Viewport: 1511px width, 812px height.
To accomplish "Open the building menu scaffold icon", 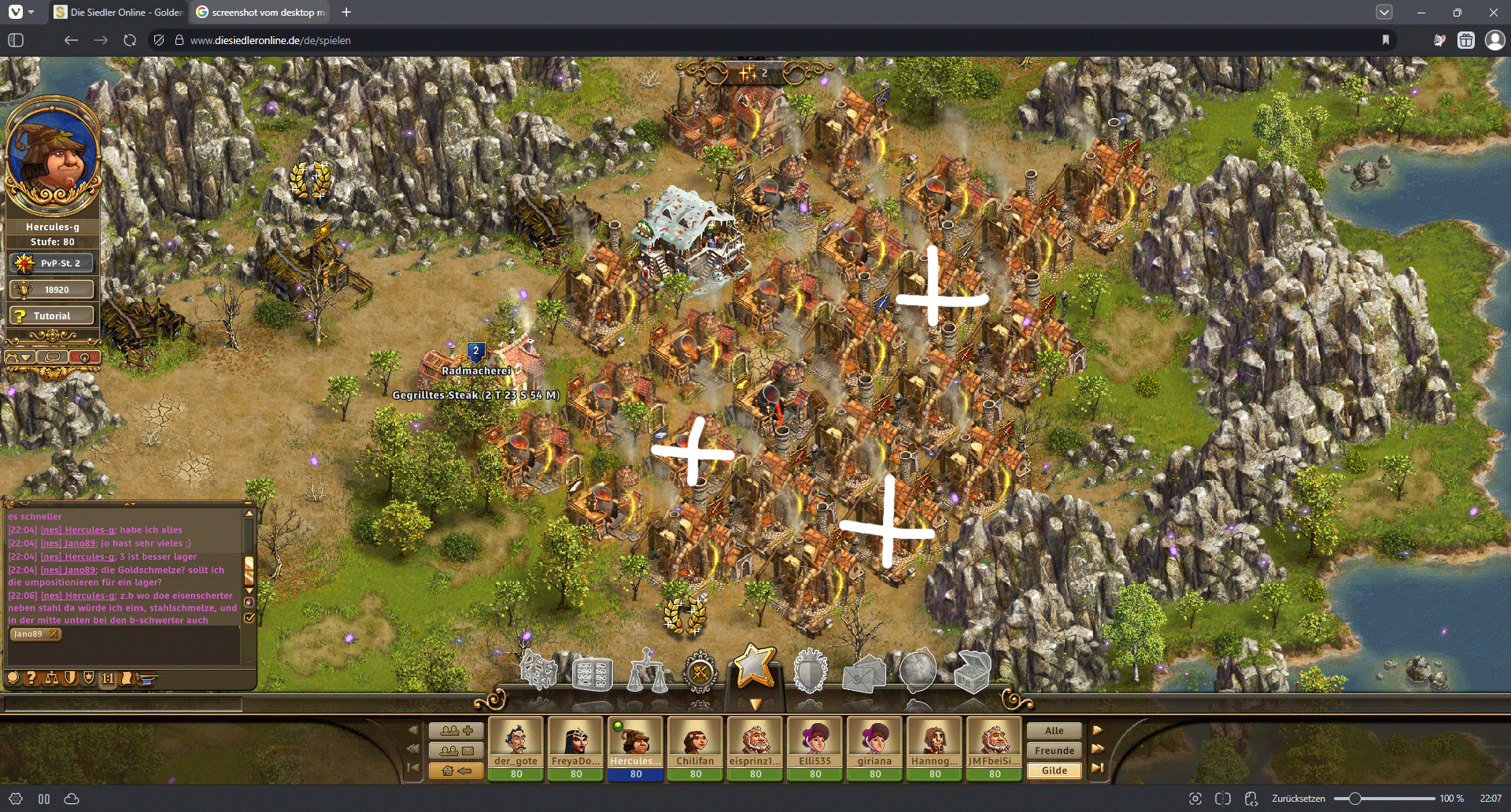I will point(539,672).
